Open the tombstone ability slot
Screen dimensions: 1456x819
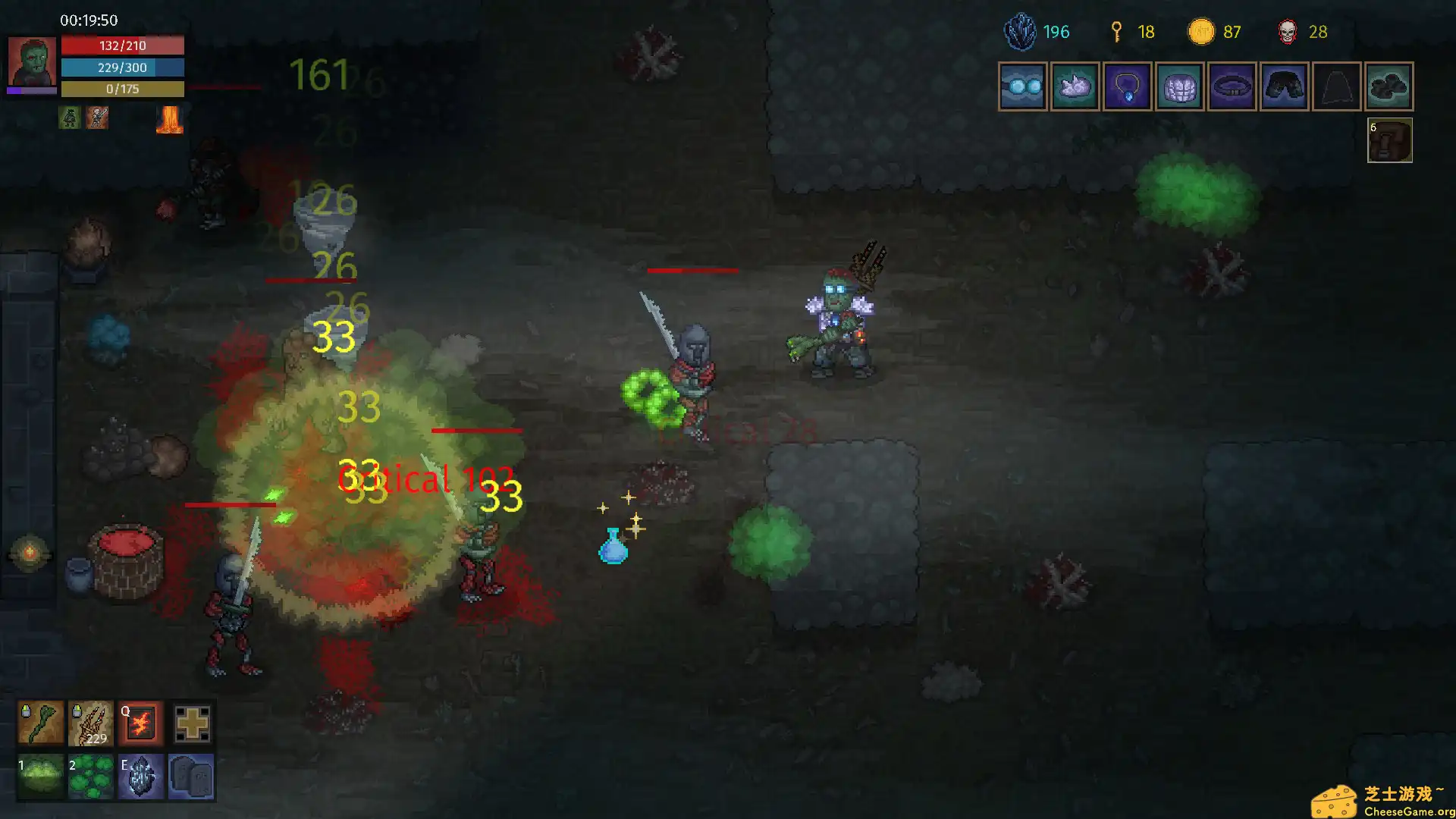pyautogui.click(x=192, y=776)
